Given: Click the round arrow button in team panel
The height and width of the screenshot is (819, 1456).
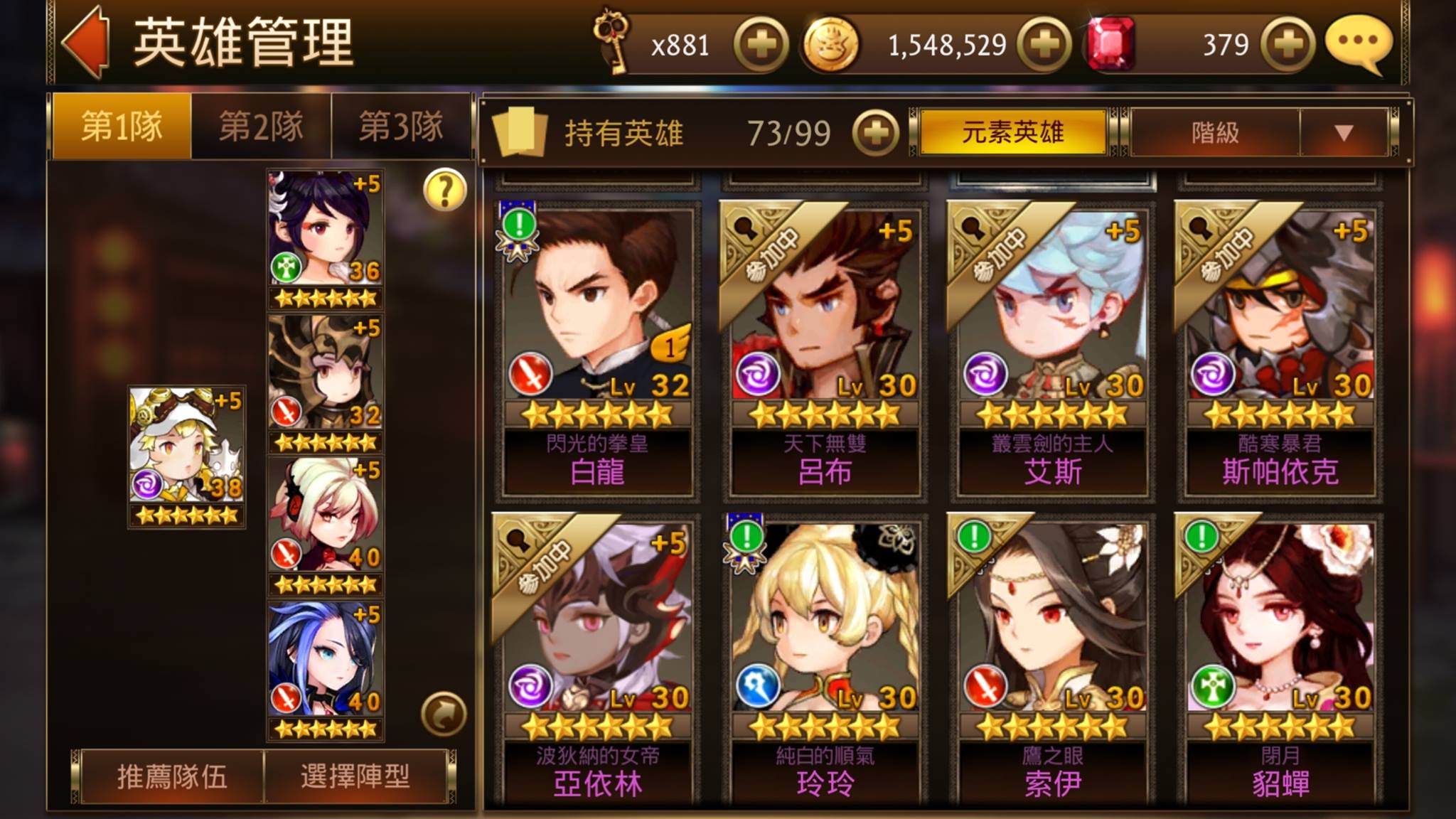Looking at the screenshot, I should 444,714.
